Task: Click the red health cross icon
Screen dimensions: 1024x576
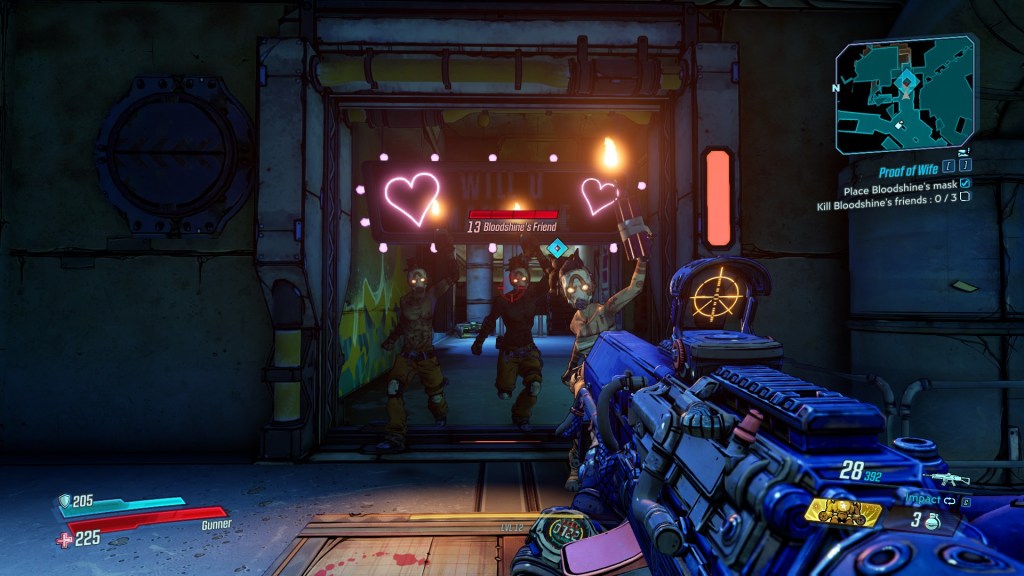Action: click(x=64, y=539)
